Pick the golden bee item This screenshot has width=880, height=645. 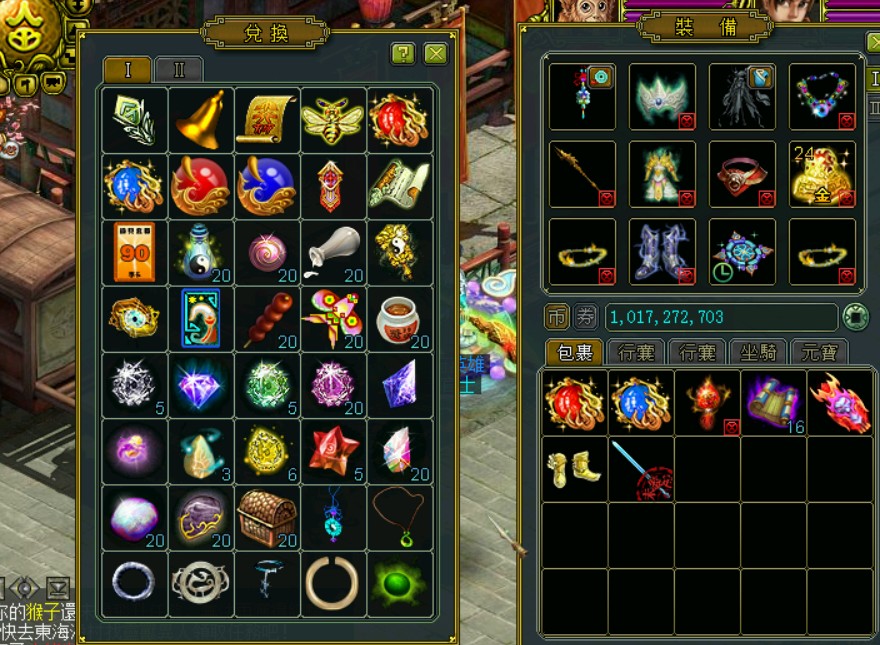coord(333,120)
